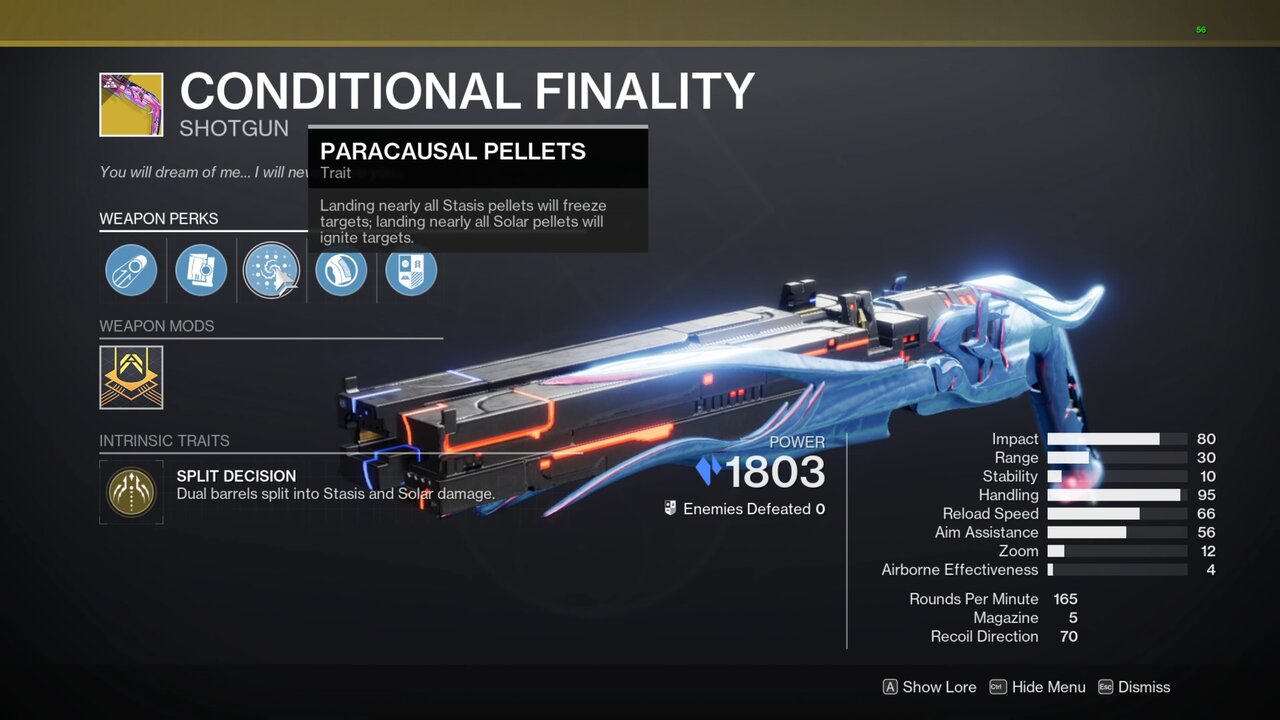The width and height of the screenshot is (1280, 720).
Task: Click the Split Decision intrinsic trait icon
Action: (131, 492)
